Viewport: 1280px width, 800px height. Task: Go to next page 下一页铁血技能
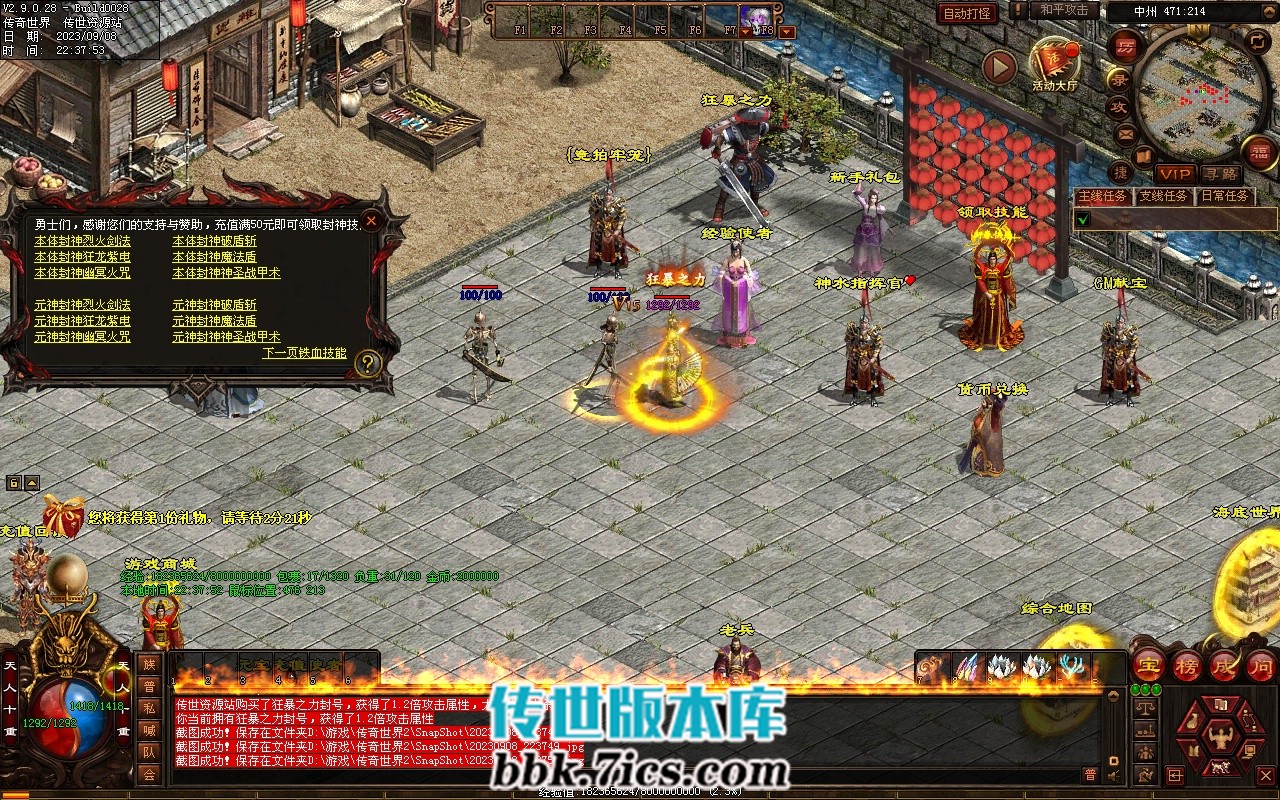tap(304, 353)
